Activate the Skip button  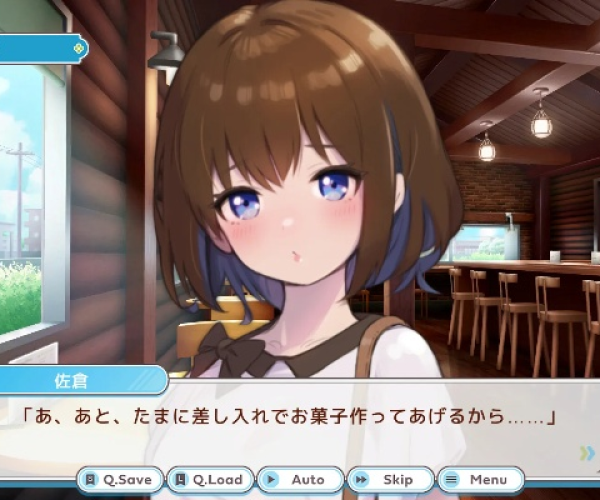[x=389, y=480]
